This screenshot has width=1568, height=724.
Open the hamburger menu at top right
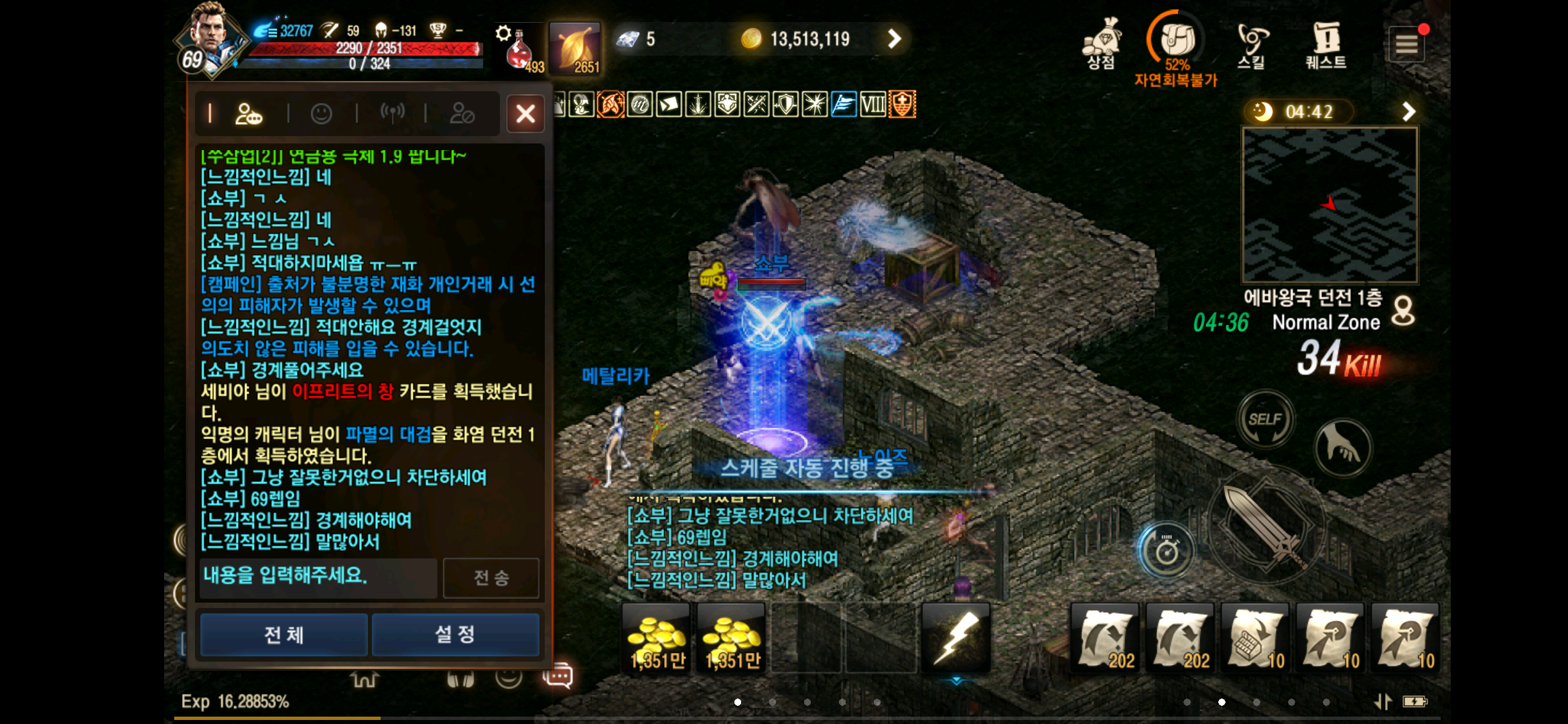click(x=1407, y=43)
